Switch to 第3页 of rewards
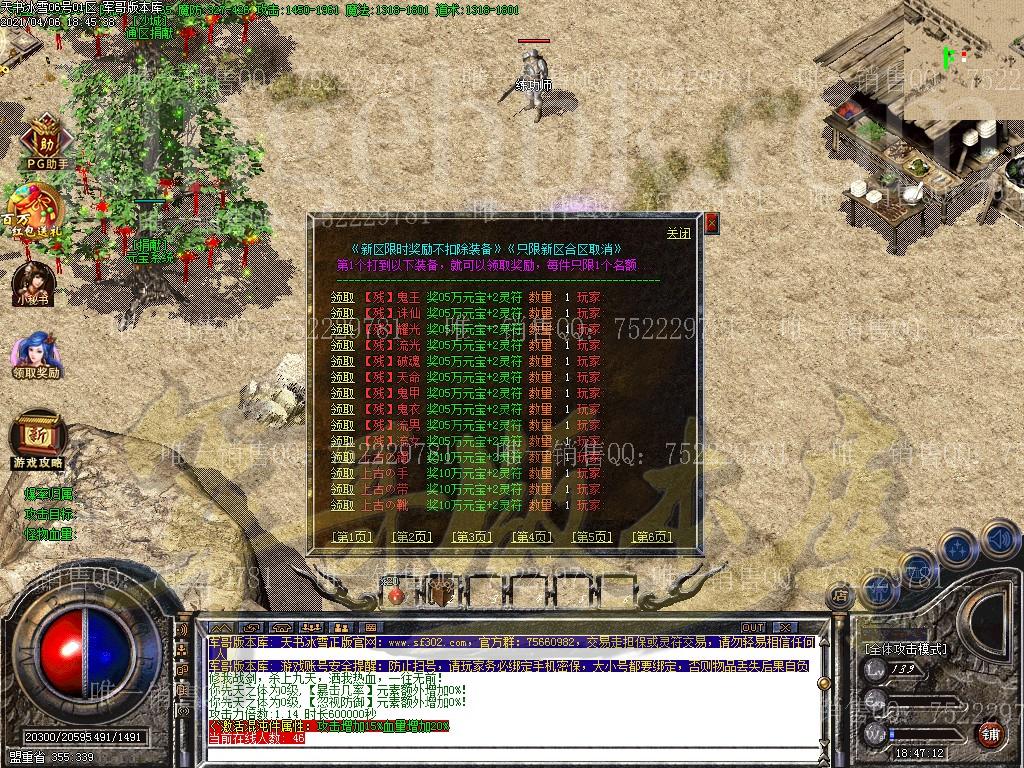Image resolution: width=1024 pixels, height=768 pixels. pyautogui.click(x=472, y=537)
